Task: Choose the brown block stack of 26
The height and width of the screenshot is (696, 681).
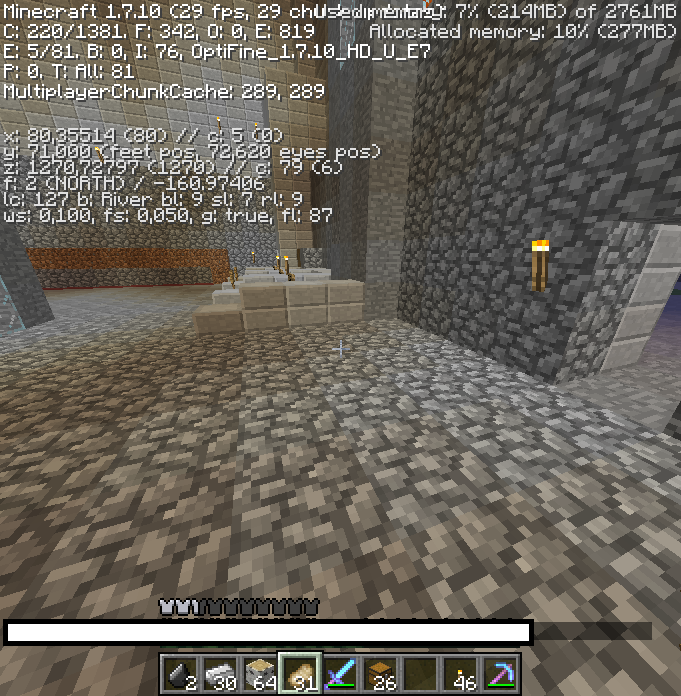Action: 380,675
